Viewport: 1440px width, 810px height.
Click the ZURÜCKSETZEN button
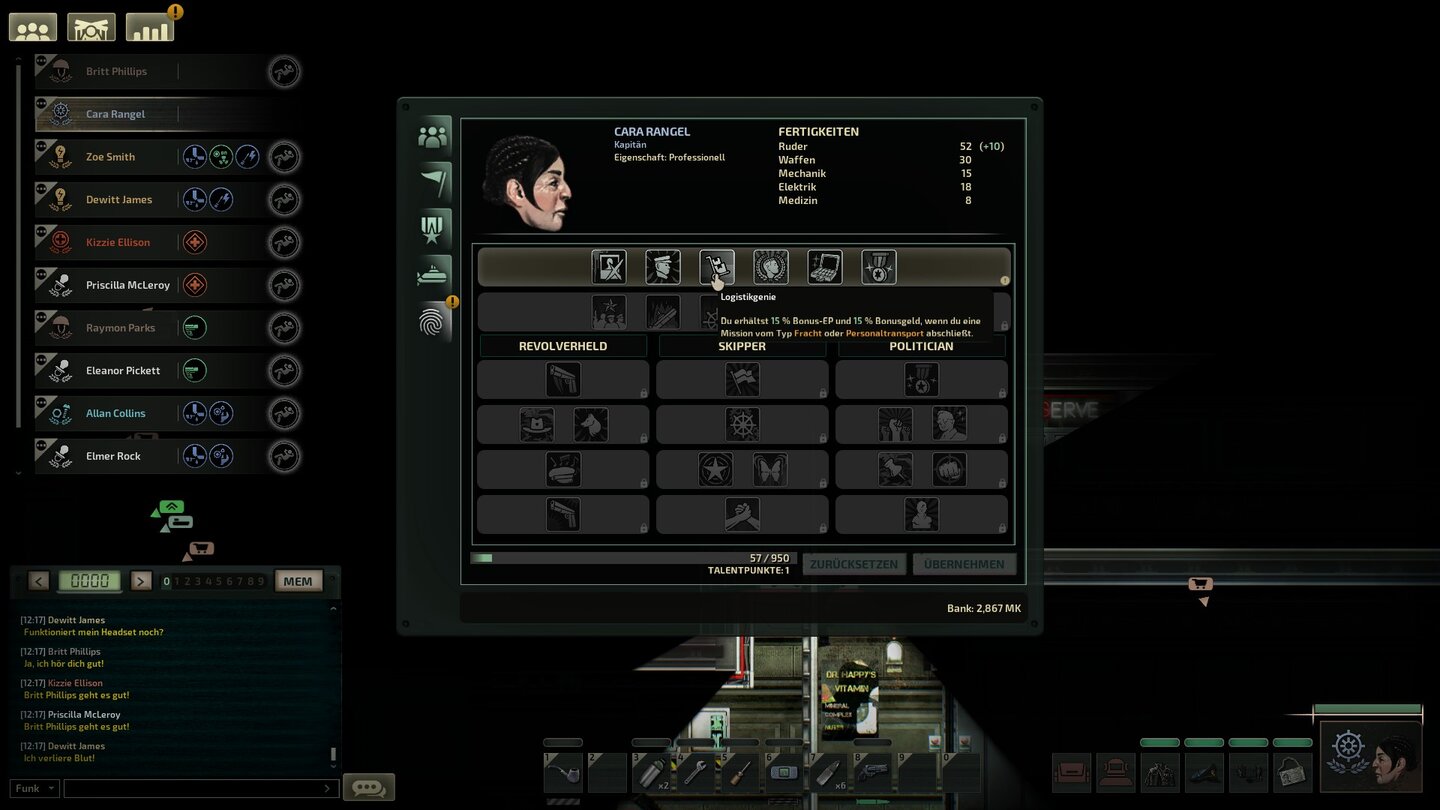pos(854,563)
